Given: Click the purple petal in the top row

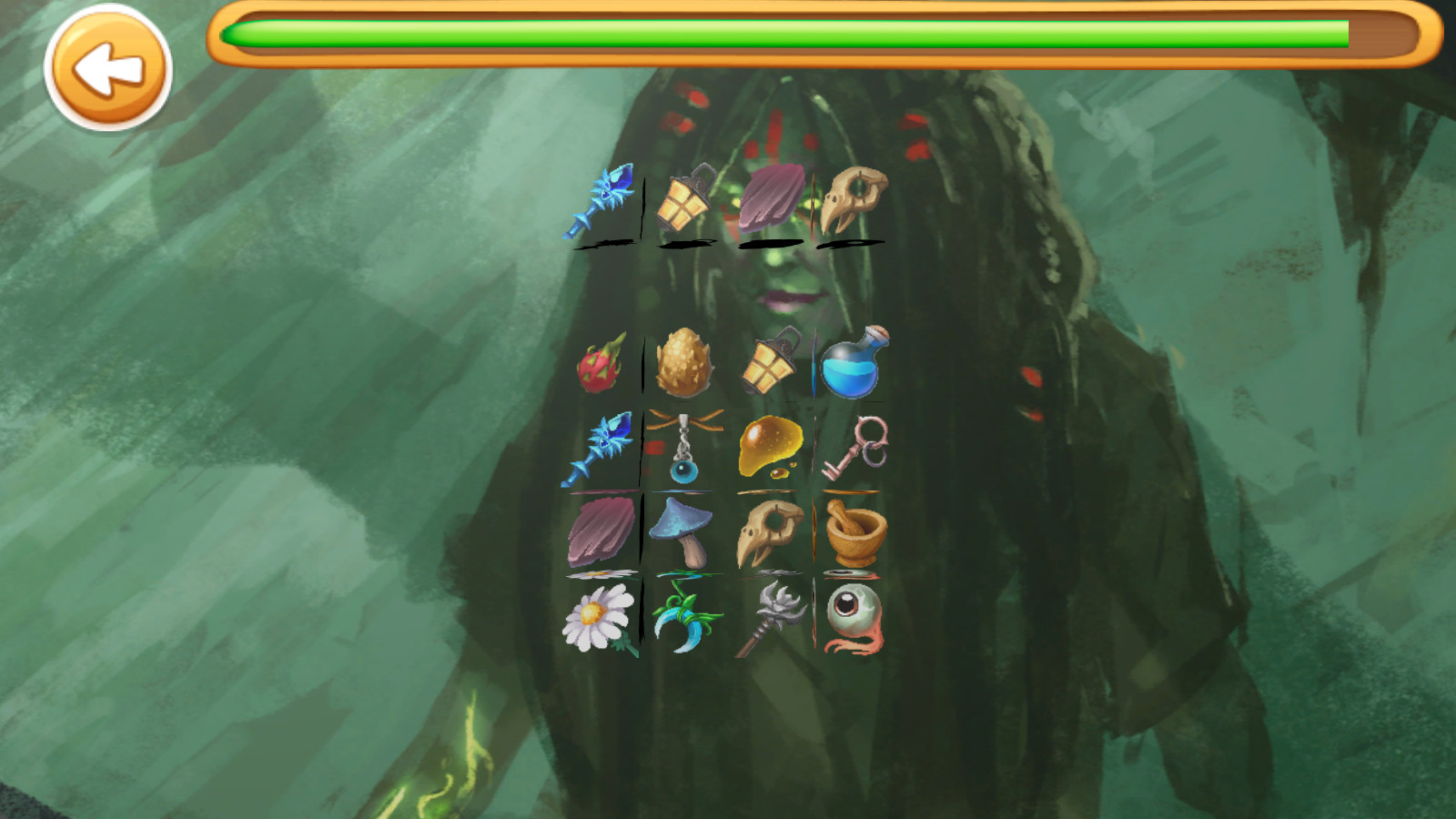Looking at the screenshot, I should (770, 198).
